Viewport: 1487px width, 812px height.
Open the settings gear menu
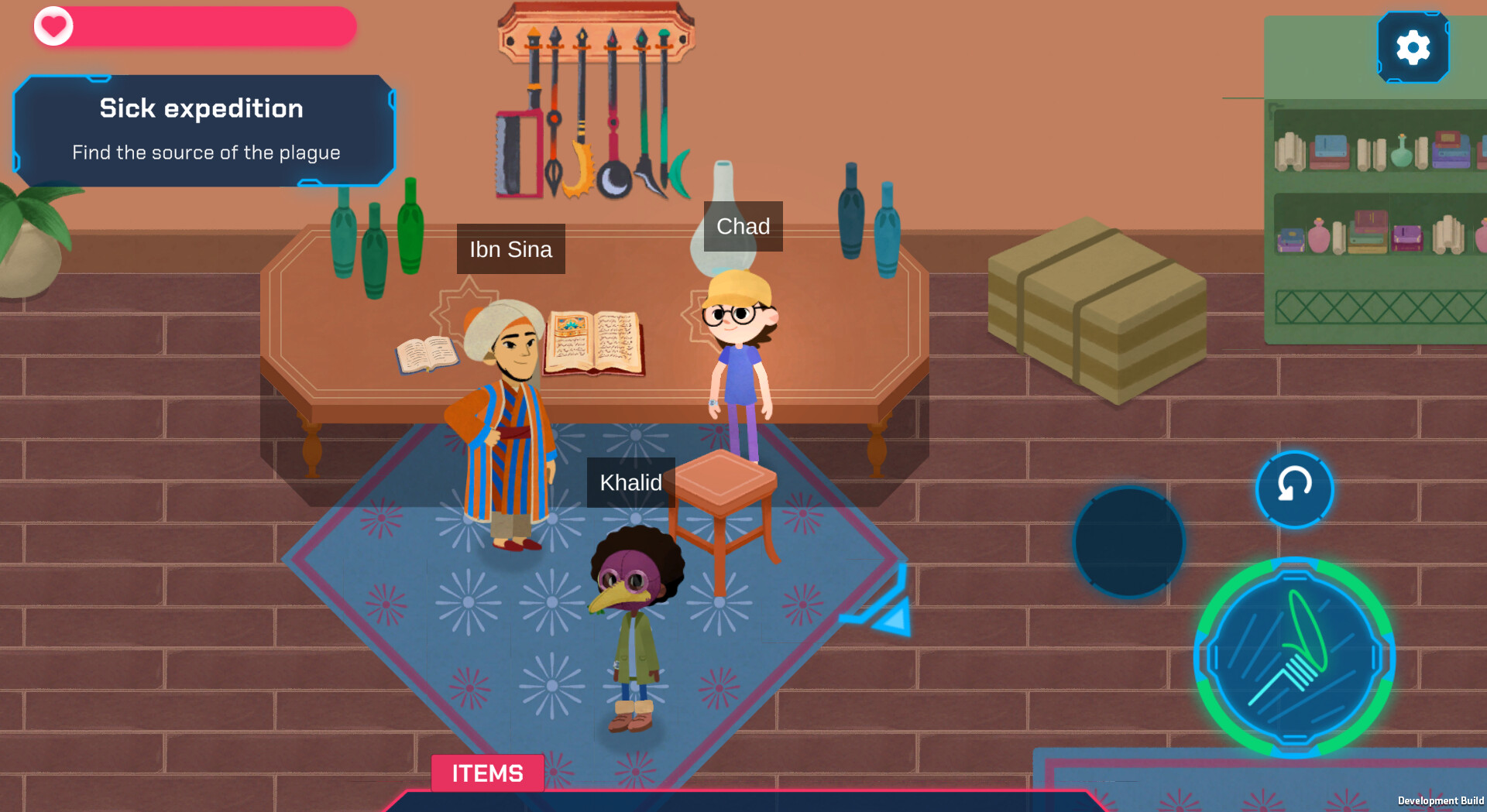1413,46
